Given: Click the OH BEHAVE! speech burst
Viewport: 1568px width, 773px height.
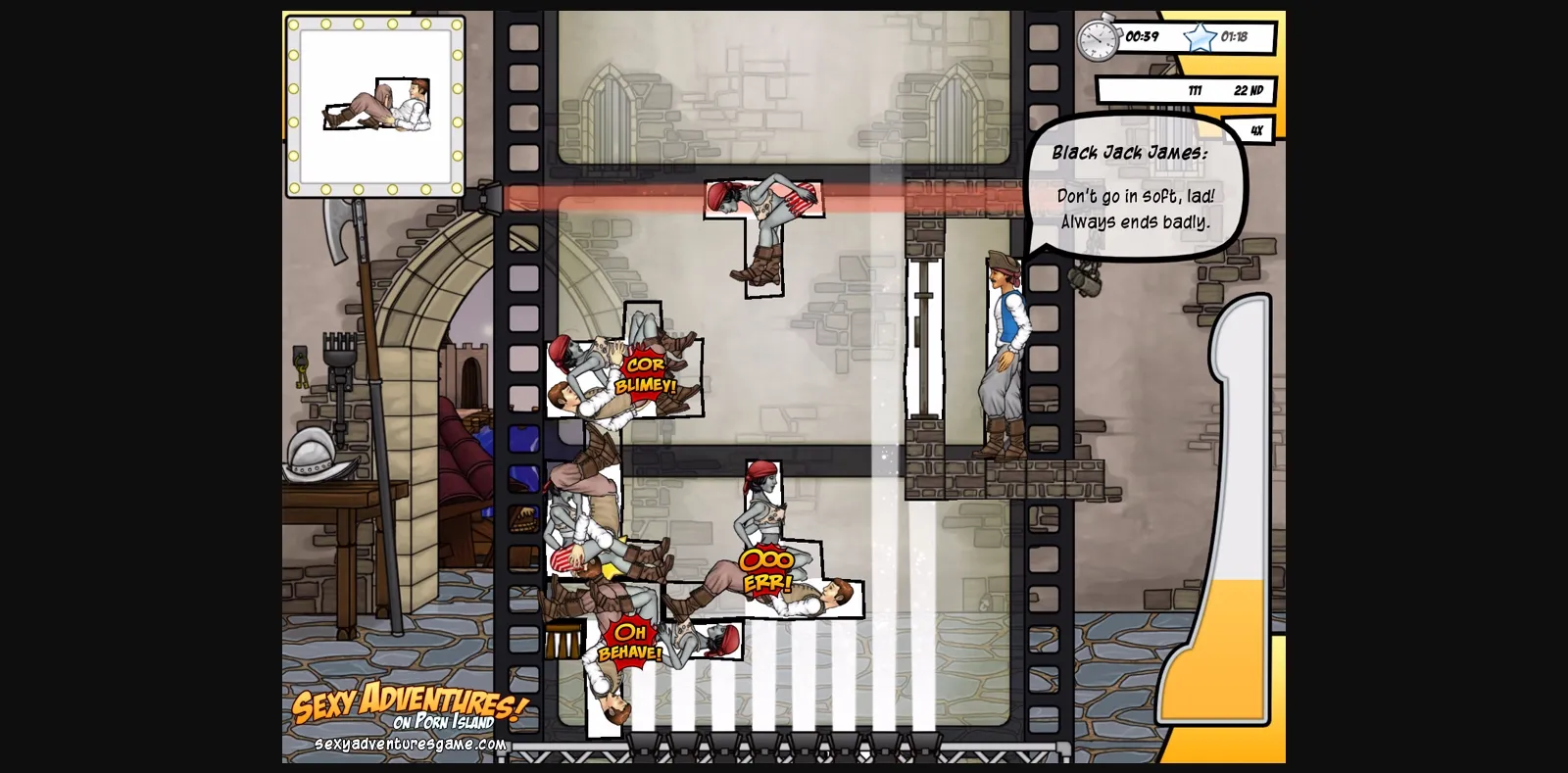Looking at the screenshot, I should (x=632, y=642).
